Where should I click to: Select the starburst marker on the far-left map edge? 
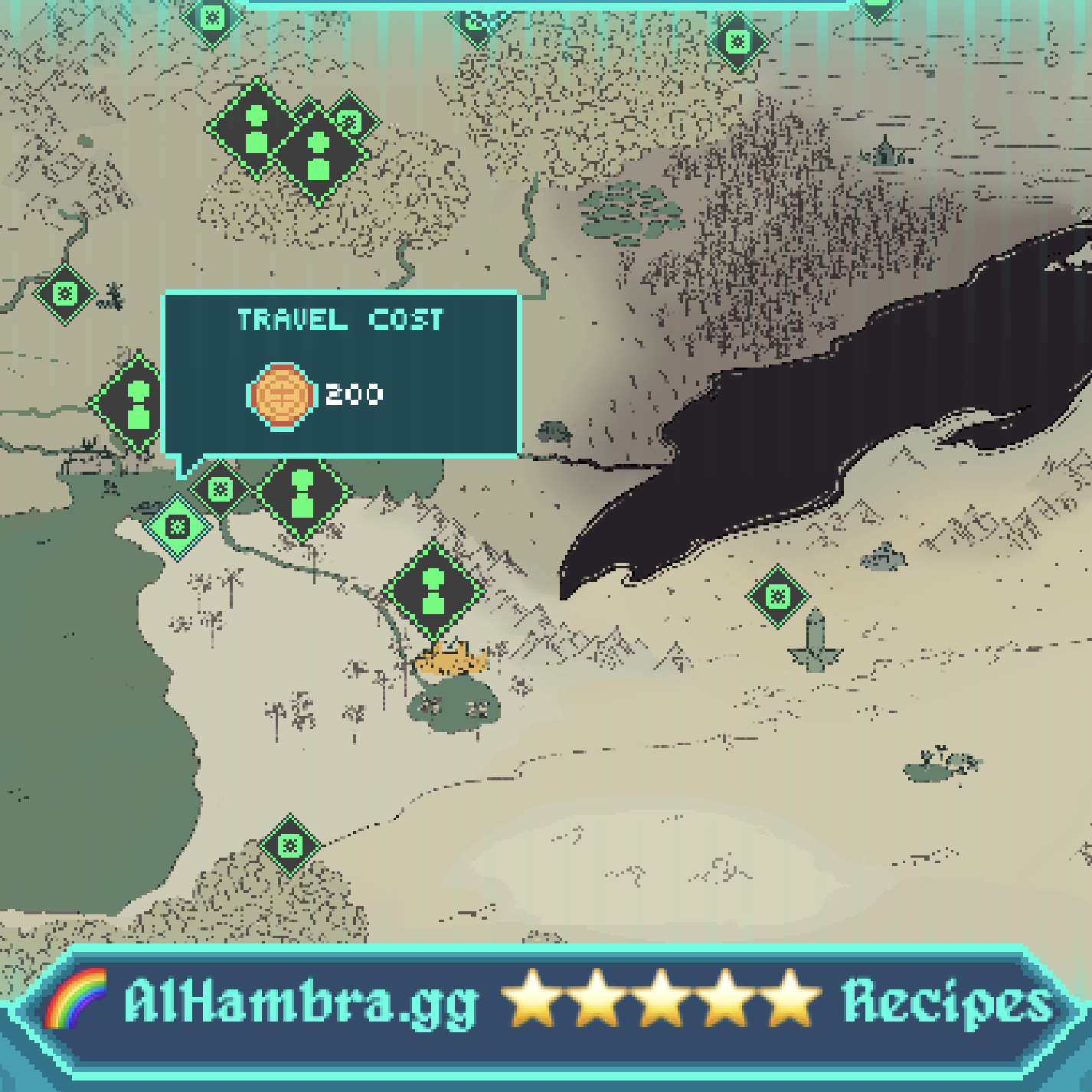(63, 295)
